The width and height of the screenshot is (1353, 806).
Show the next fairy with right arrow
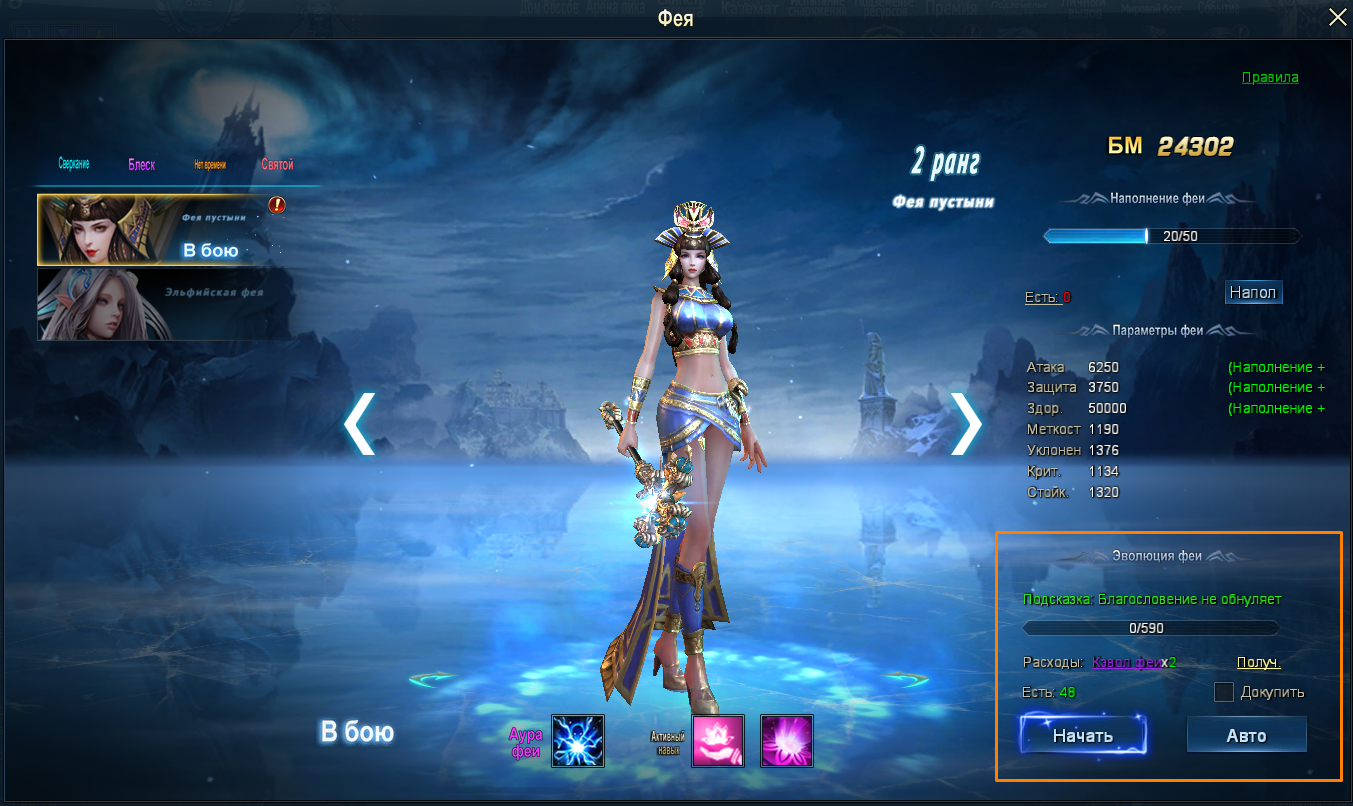pyautogui.click(x=966, y=424)
